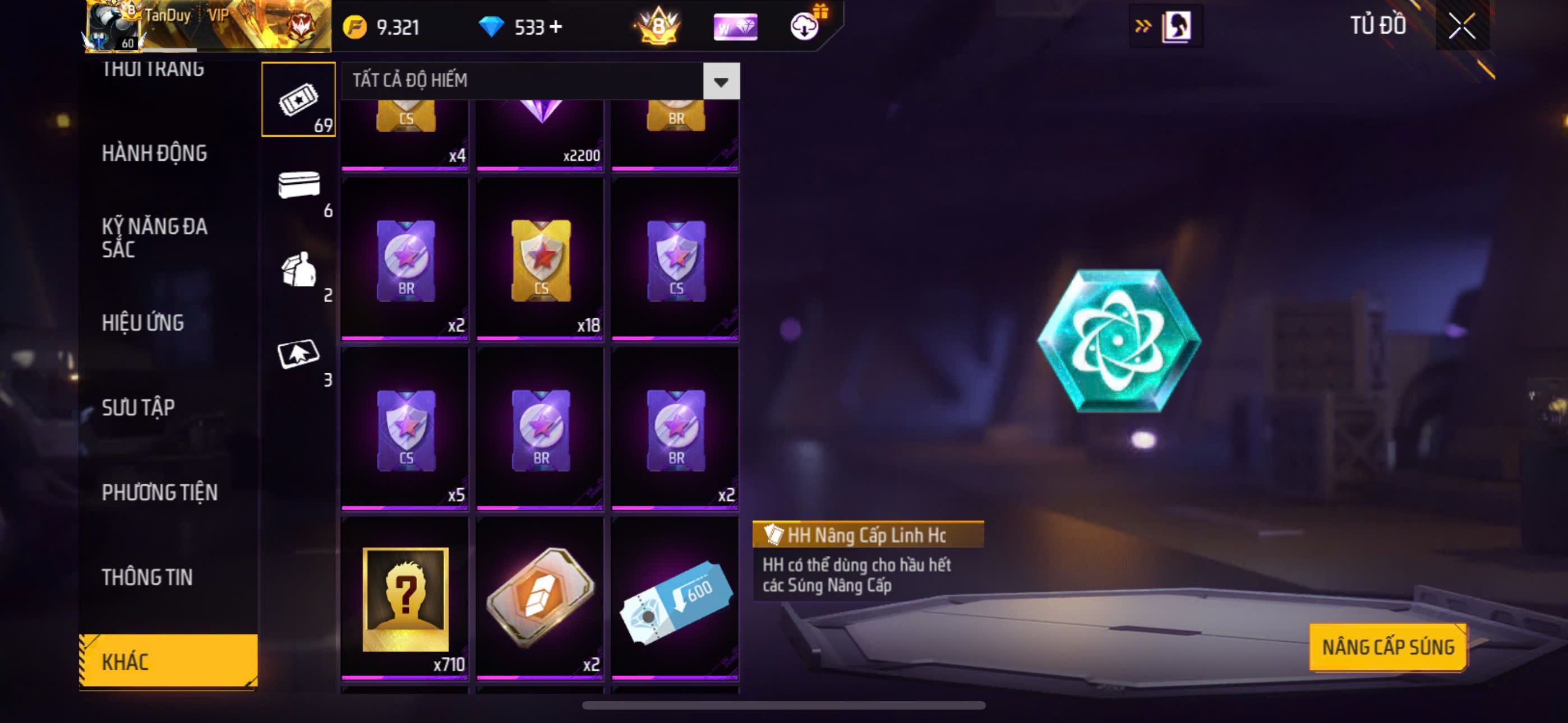Open the Hành Động category
Image resolution: width=1568 pixels, height=723 pixels.
155,154
